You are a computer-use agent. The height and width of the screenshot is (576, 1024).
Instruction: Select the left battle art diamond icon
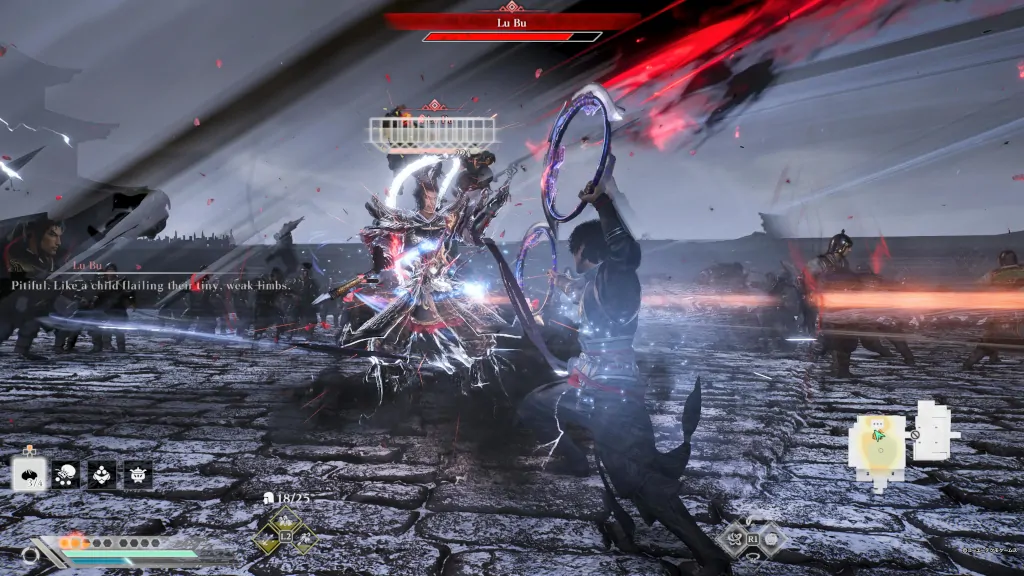click(733, 540)
